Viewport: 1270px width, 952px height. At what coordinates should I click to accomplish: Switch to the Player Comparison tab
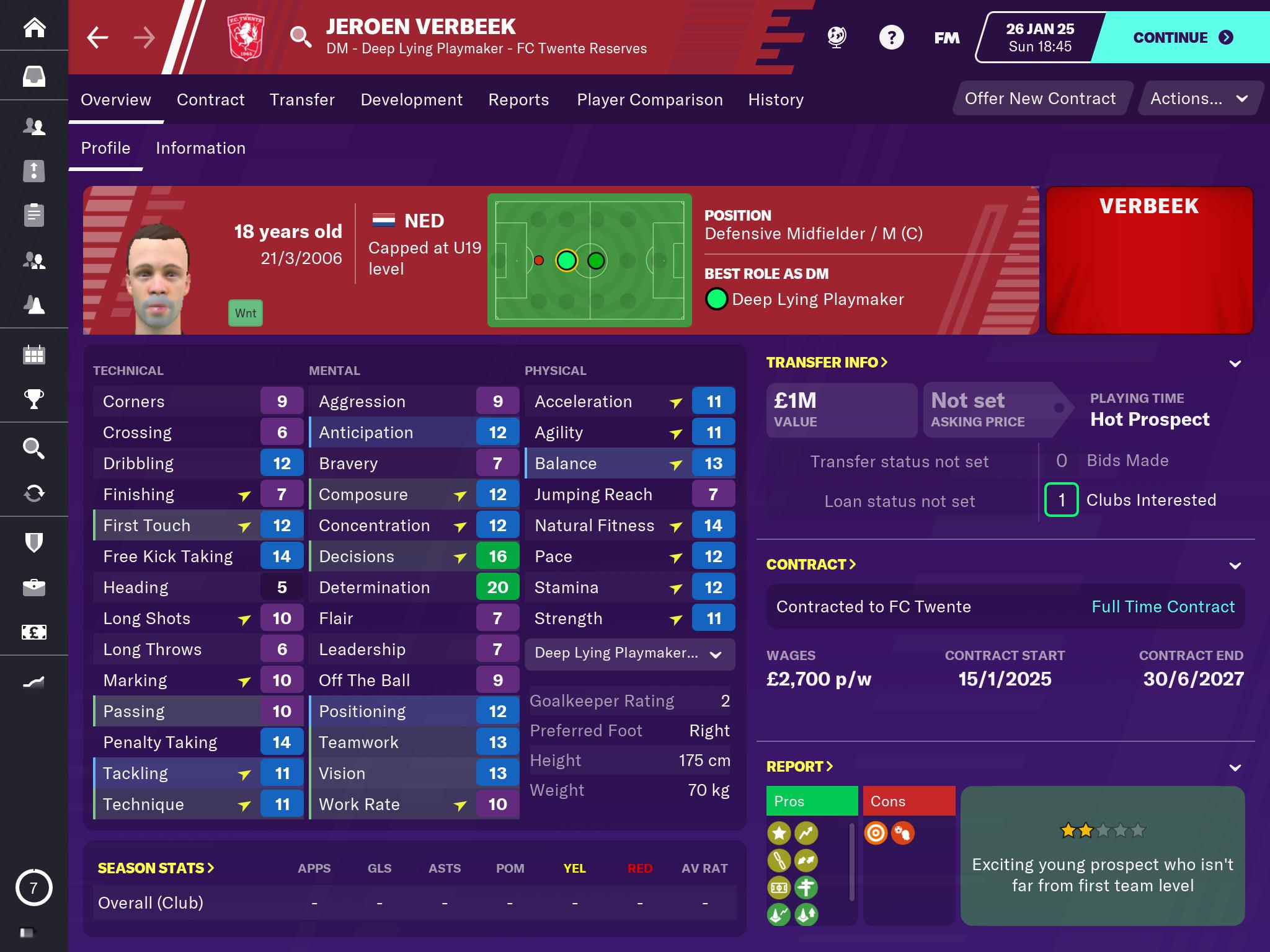coord(650,99)
